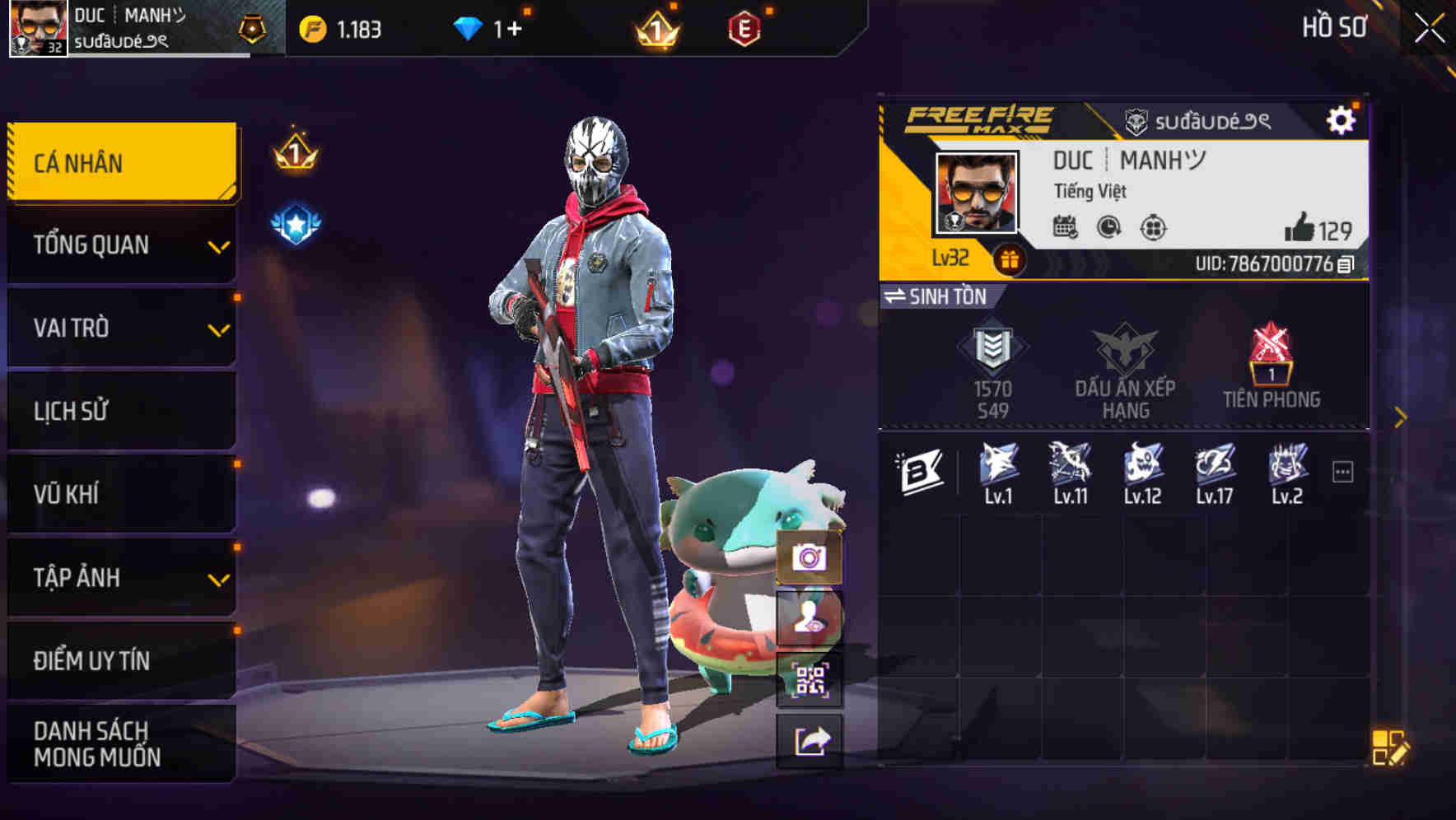Image resolution: width=1456 pixels, height=820 pixels.
Task: Switch to the VŨ KHÍ menu item
Action: pos(120,494)
